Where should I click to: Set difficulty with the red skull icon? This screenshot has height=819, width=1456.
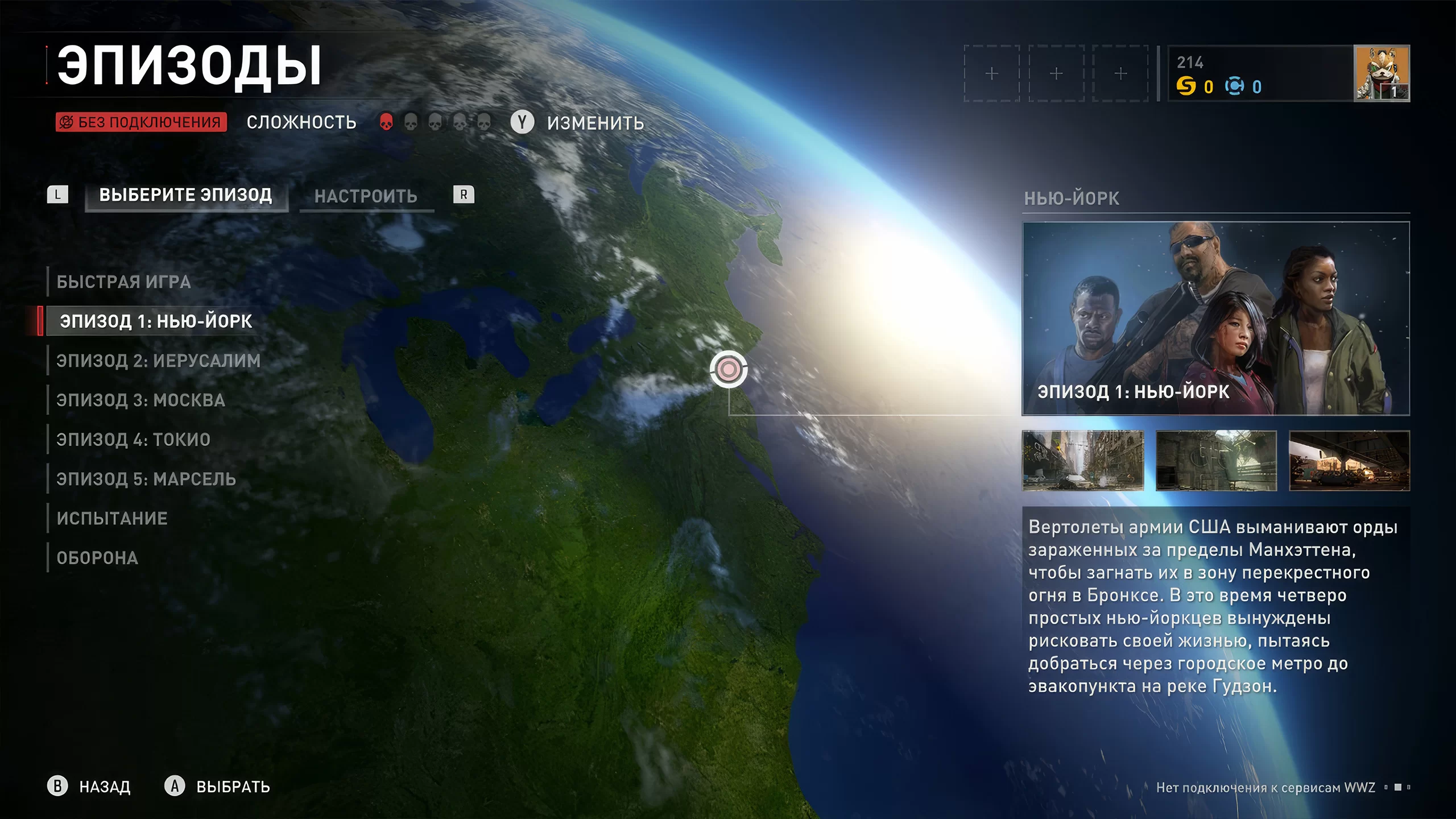386,122
